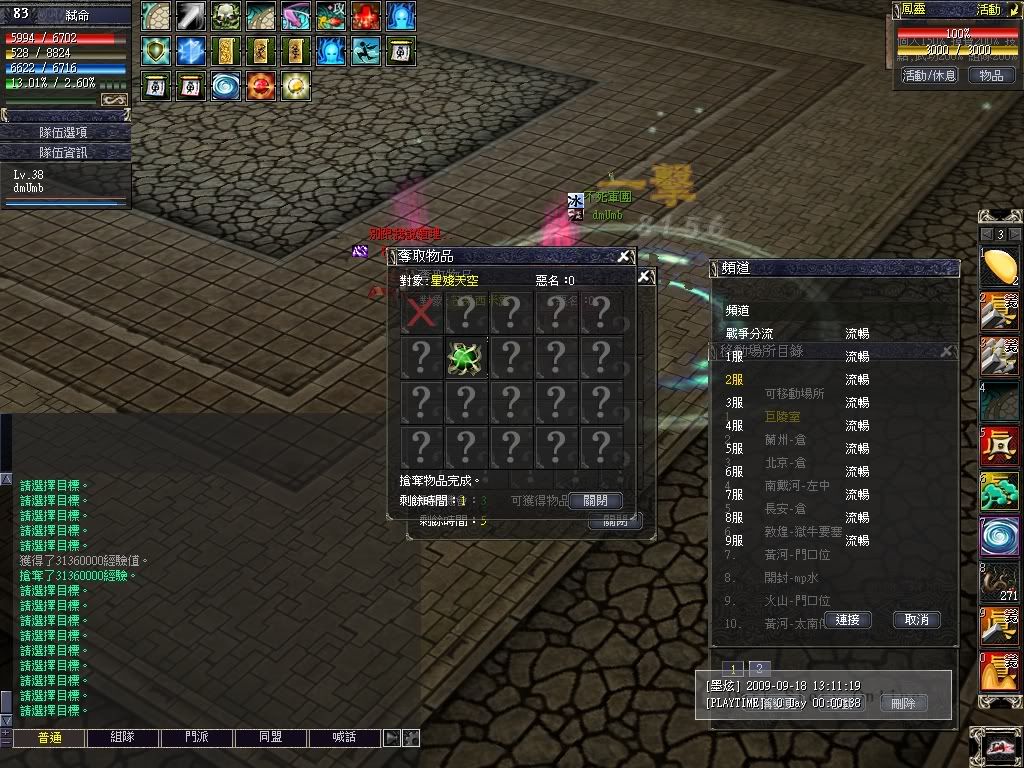Image resolution: width=1024 pixels, height=768 pixels.
Task: Click the pet 活動/休息 button
Action: point(929,75)
